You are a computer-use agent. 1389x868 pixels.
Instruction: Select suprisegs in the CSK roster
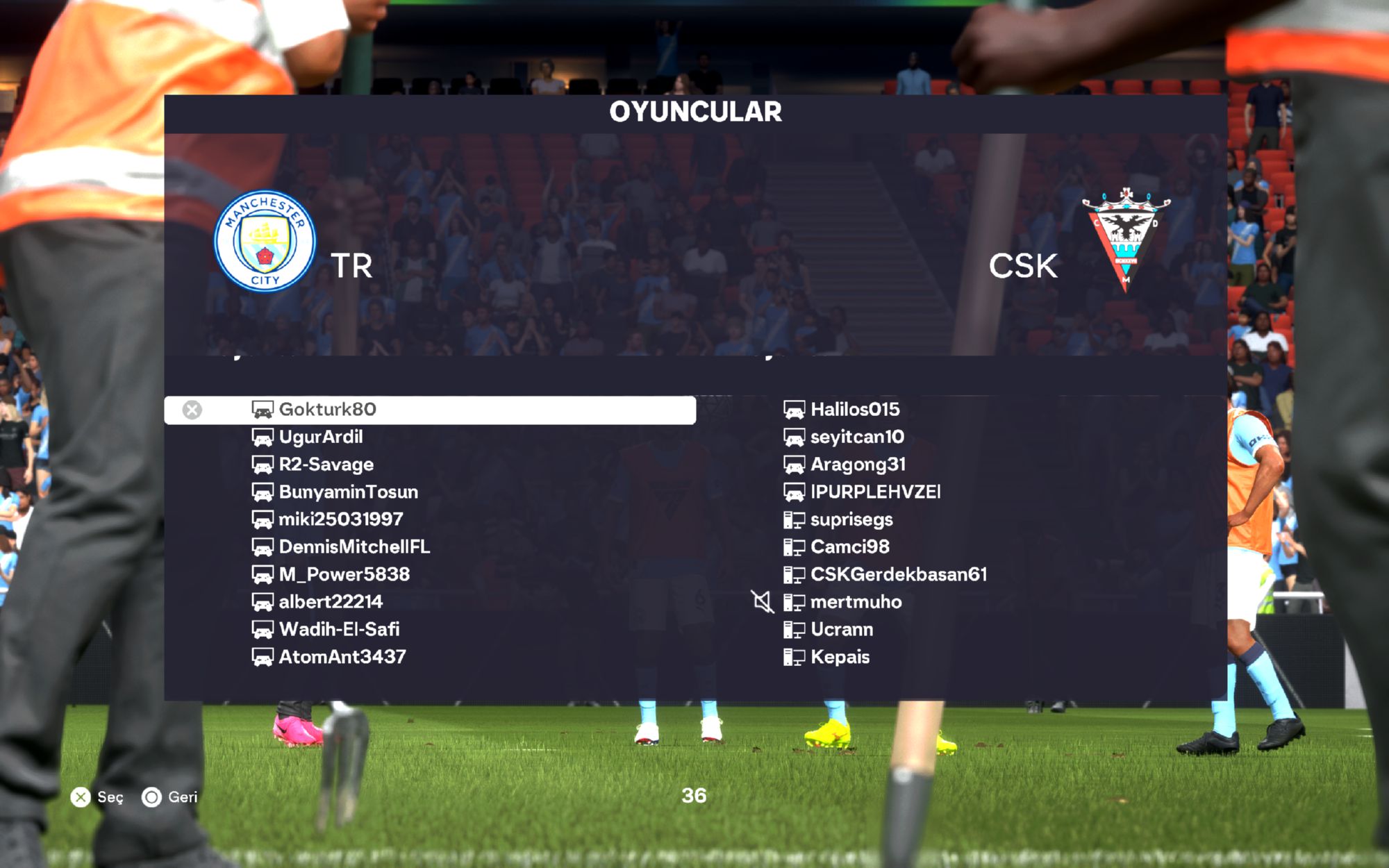(851, 519)
